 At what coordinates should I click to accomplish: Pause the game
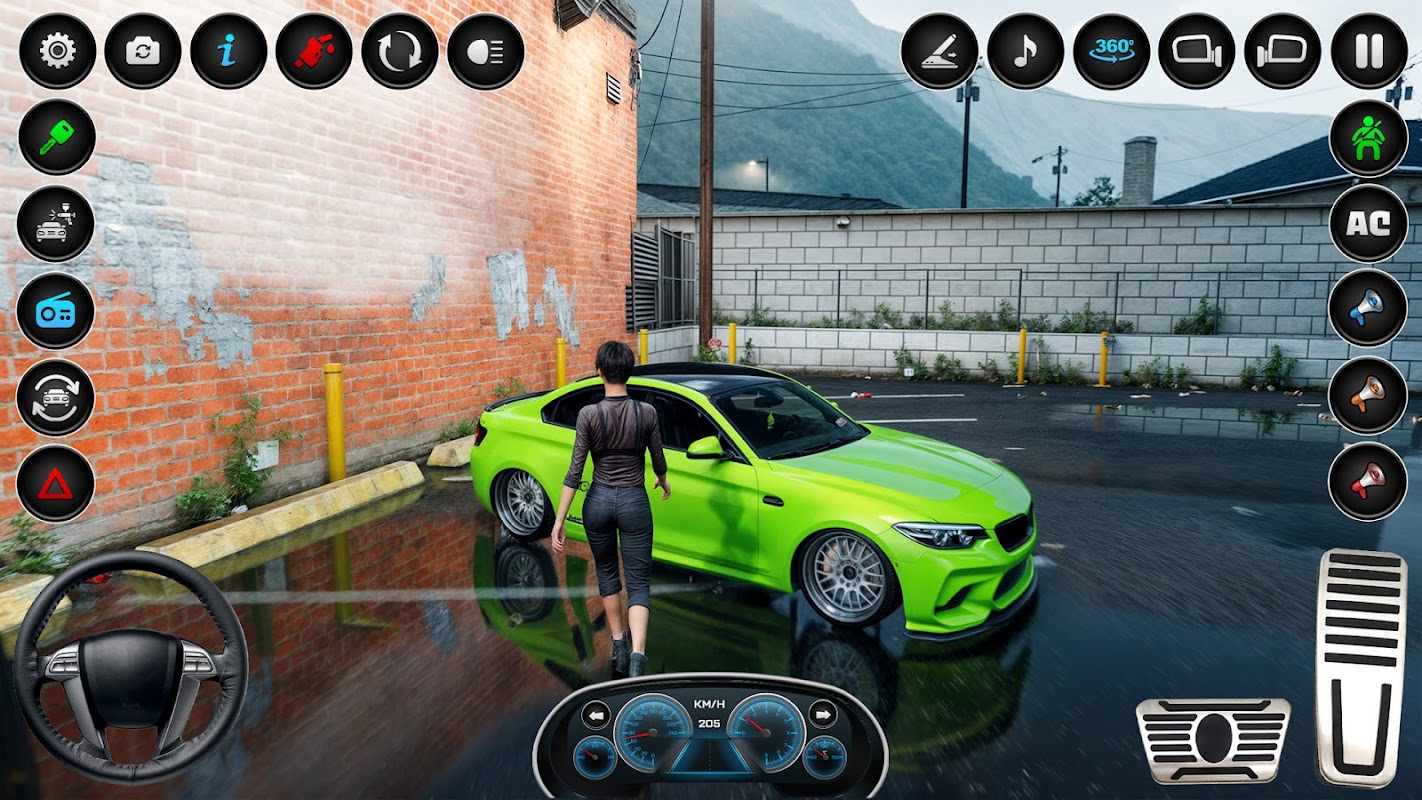pos(1369,51)
